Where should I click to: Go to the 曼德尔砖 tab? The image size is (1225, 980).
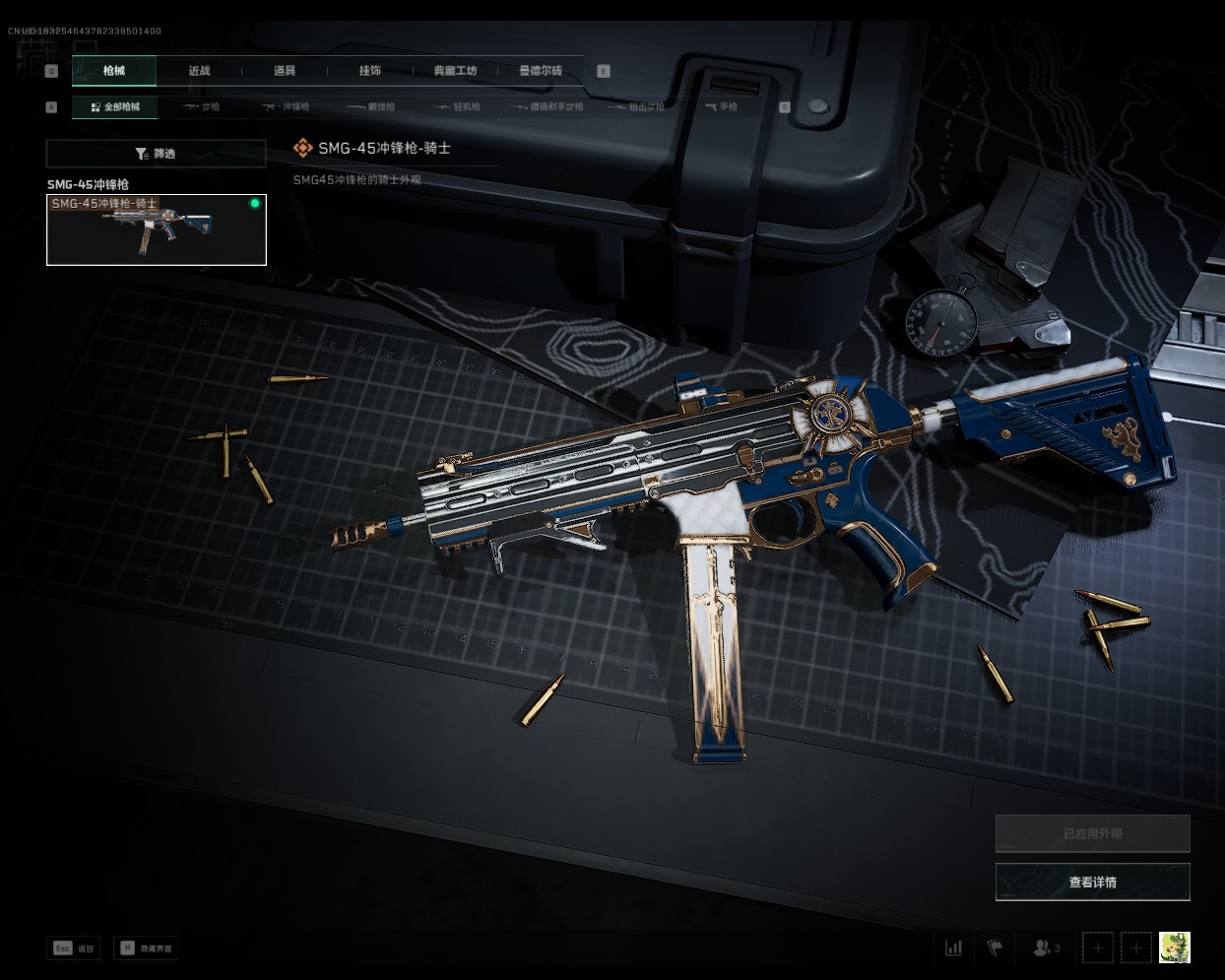coord(541,71)
